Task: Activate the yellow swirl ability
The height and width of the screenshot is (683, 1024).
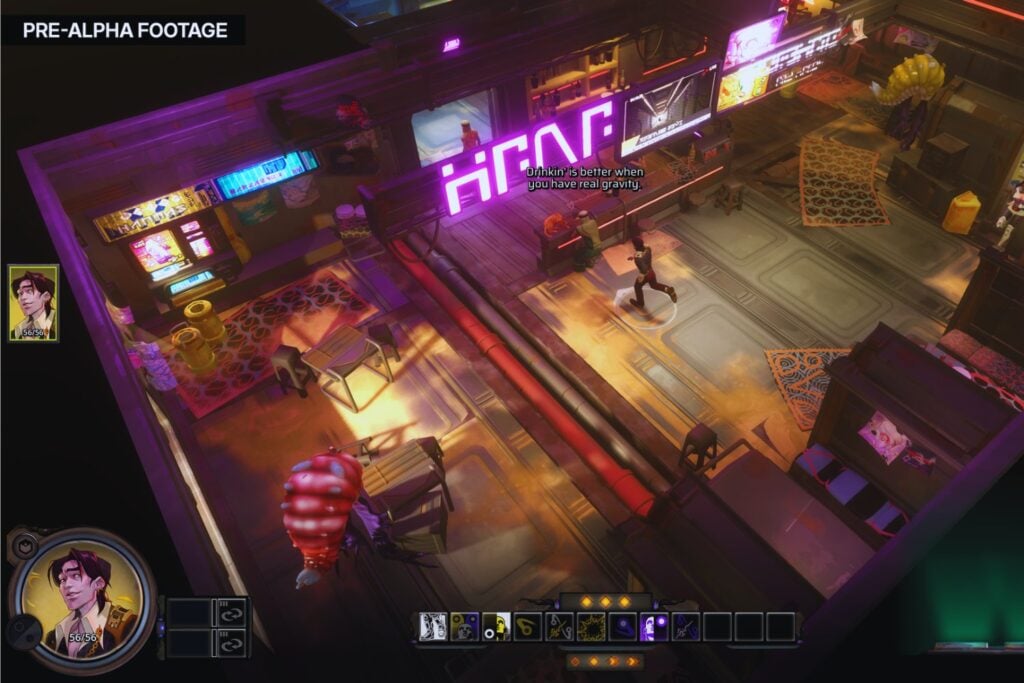Action: (x=528, y=626)
